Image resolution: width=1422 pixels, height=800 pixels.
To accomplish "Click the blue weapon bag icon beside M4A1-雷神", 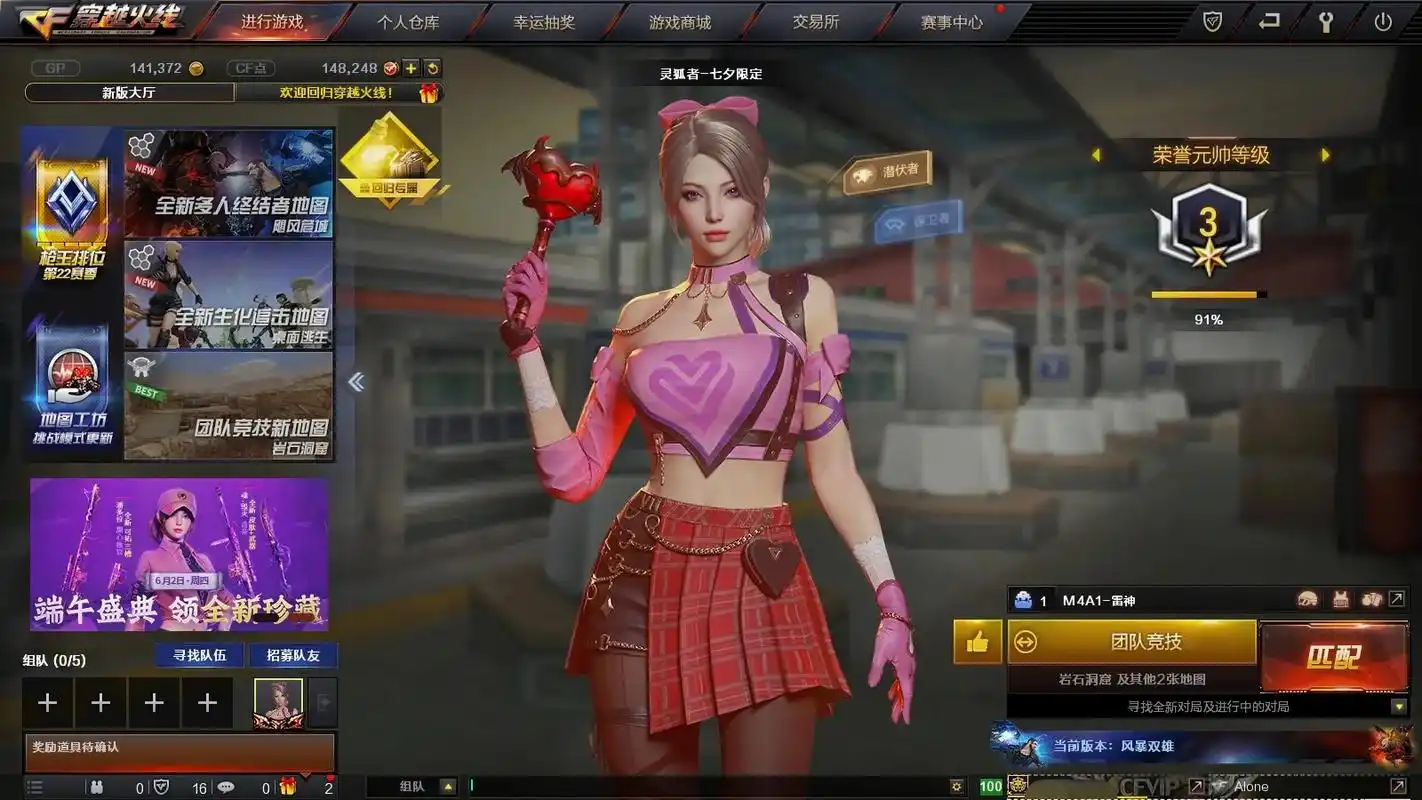I will point(1022,600).
